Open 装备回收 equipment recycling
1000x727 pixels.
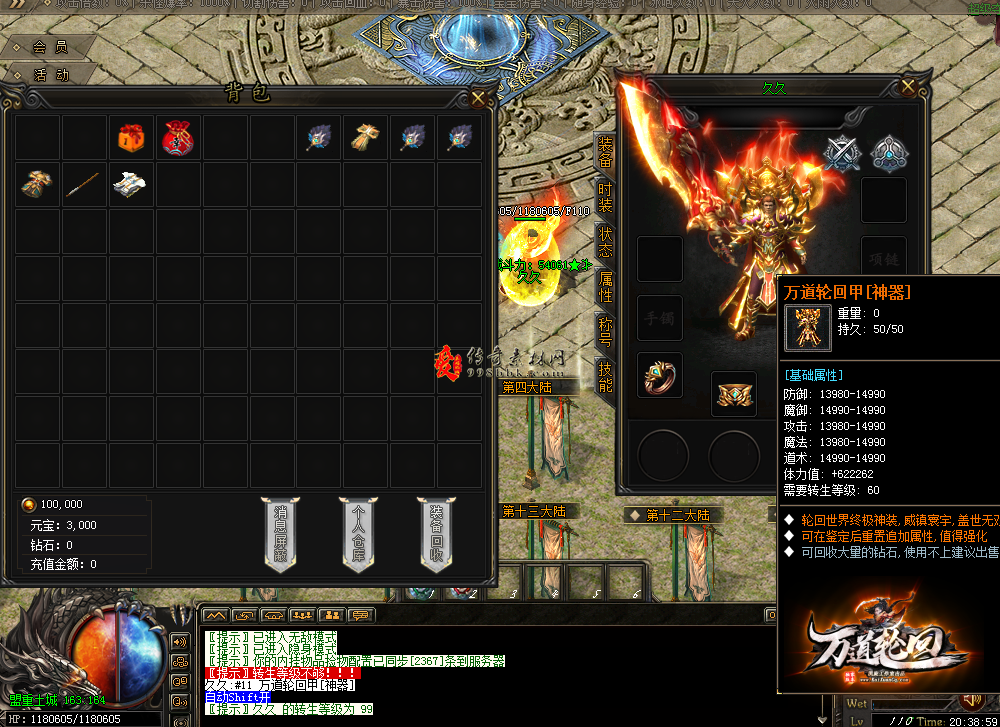click(x=437, y=533)
